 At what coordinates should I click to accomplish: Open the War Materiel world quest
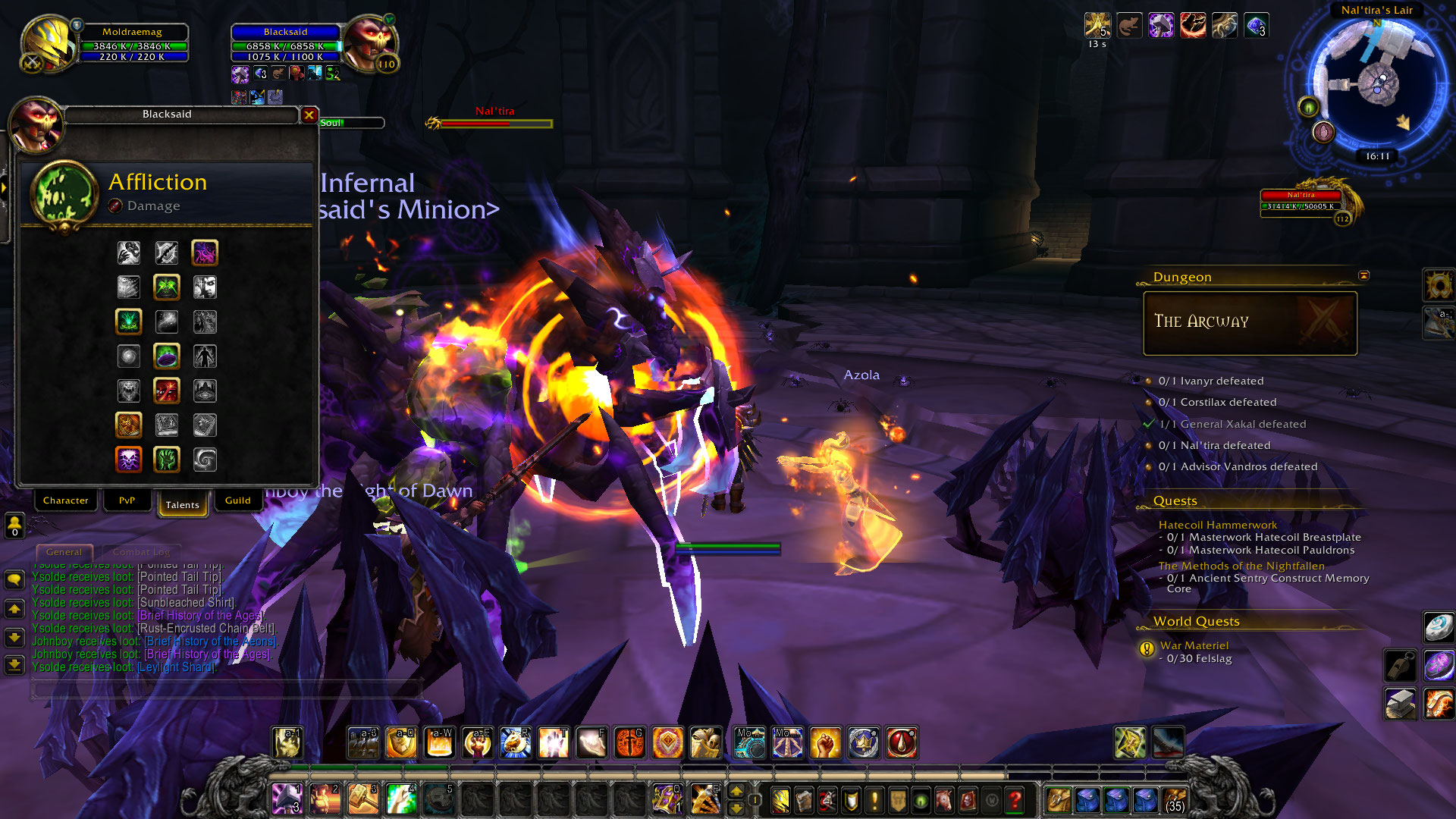tap(1194, 645)
